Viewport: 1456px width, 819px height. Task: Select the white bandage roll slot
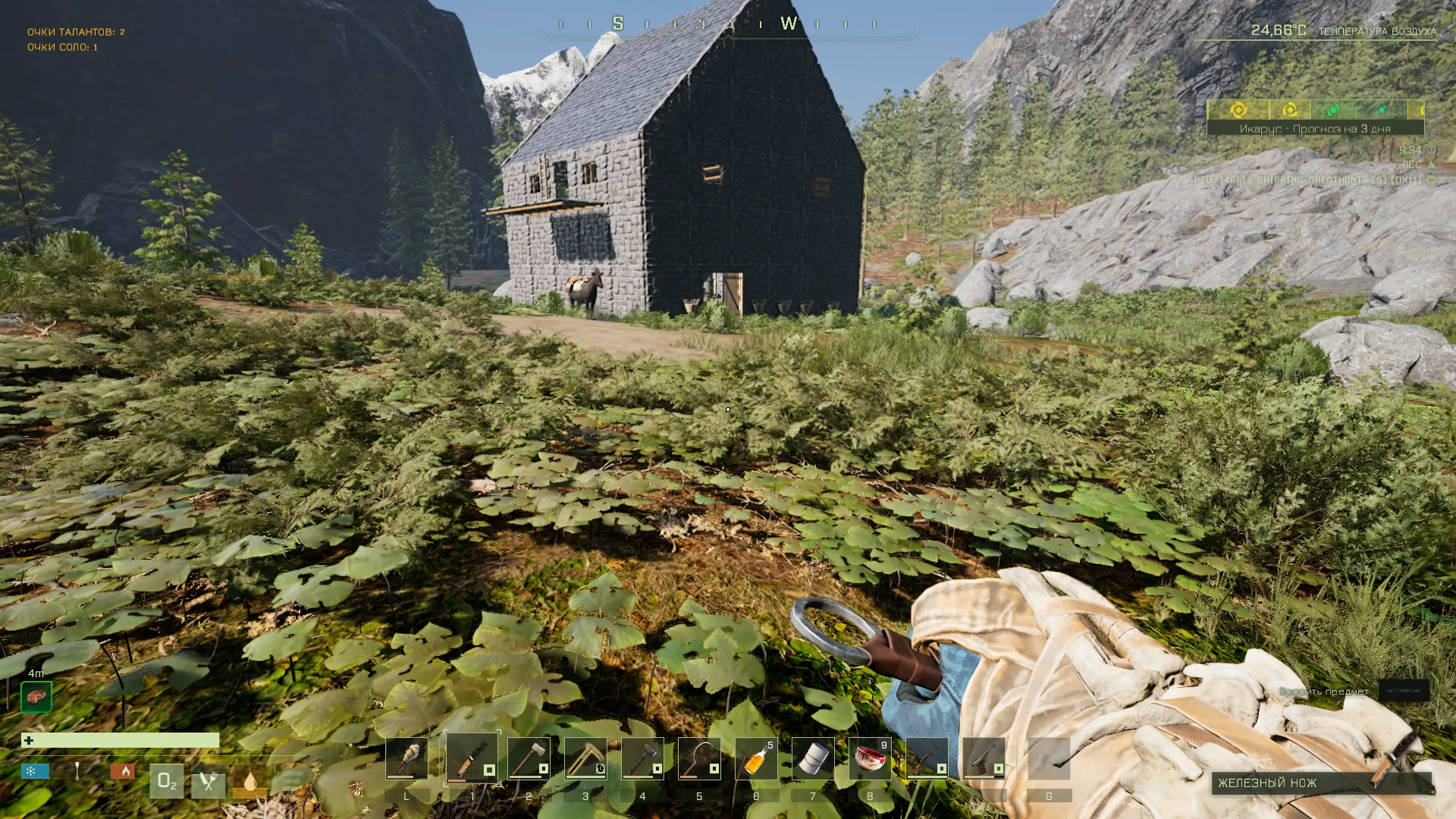tap(813, 758)
